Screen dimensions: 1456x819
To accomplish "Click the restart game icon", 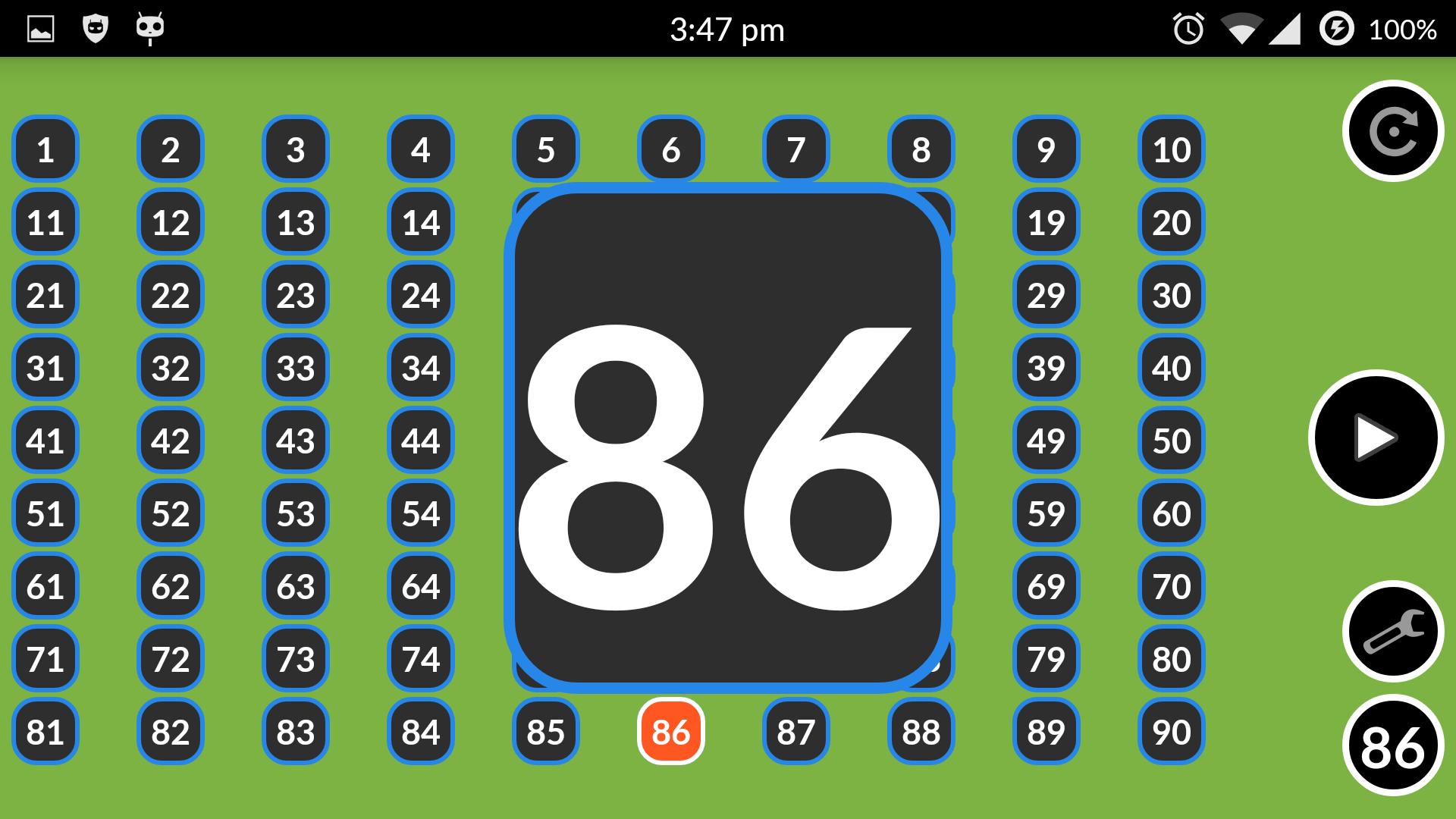I will coord(1393,130).
